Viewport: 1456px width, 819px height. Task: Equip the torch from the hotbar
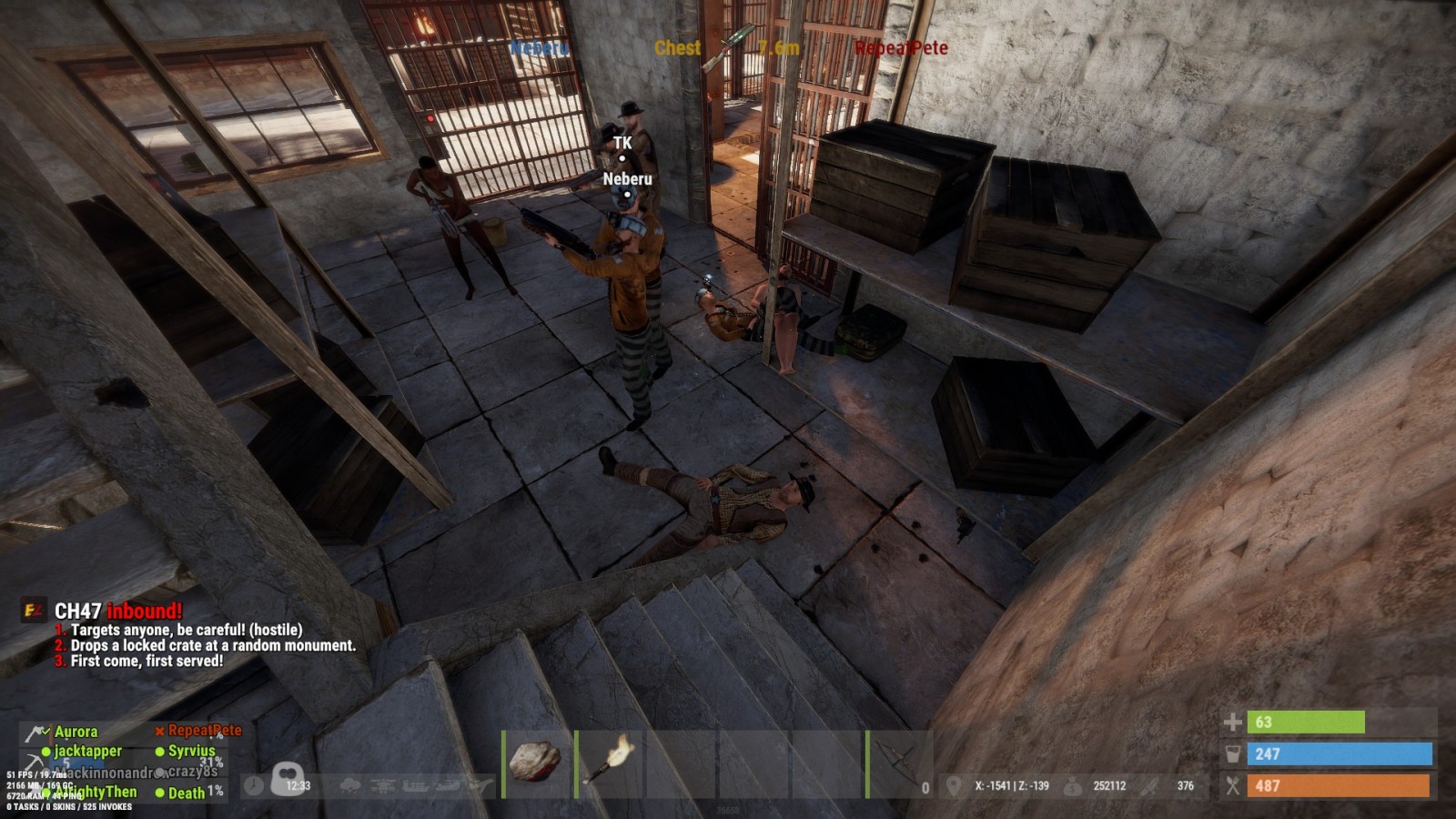pos(610,763)
